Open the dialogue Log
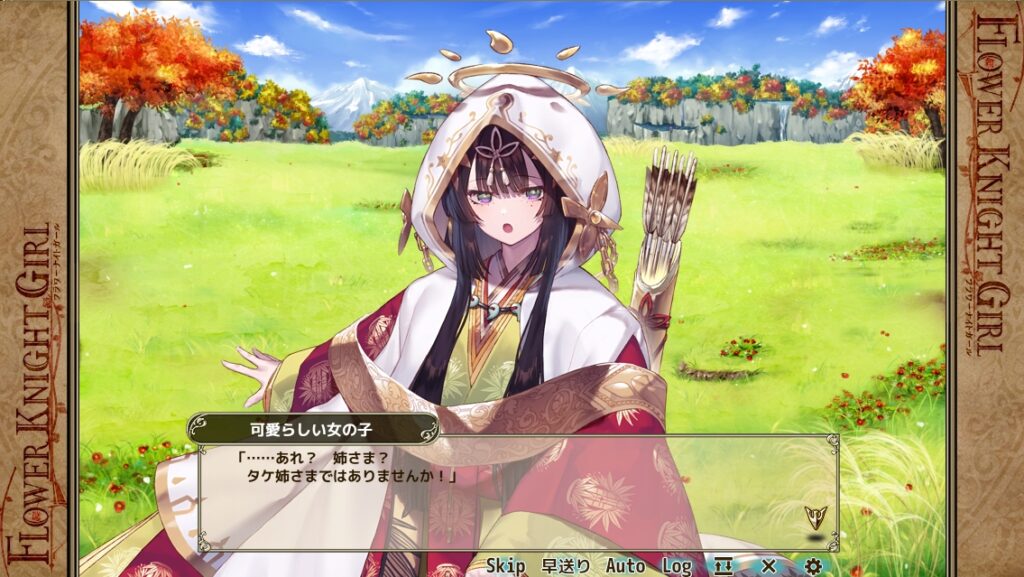This screenshot has height=577, width=1024. click(677, 566)
